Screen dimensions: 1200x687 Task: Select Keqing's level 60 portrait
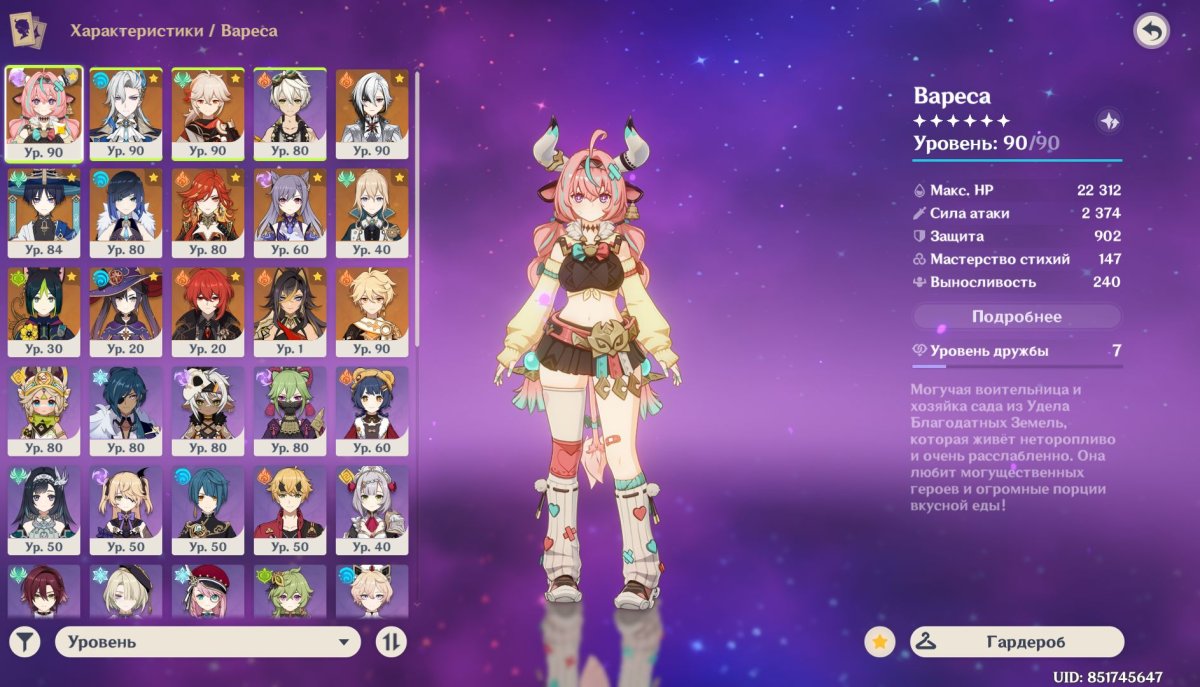[x=290, y=212]
